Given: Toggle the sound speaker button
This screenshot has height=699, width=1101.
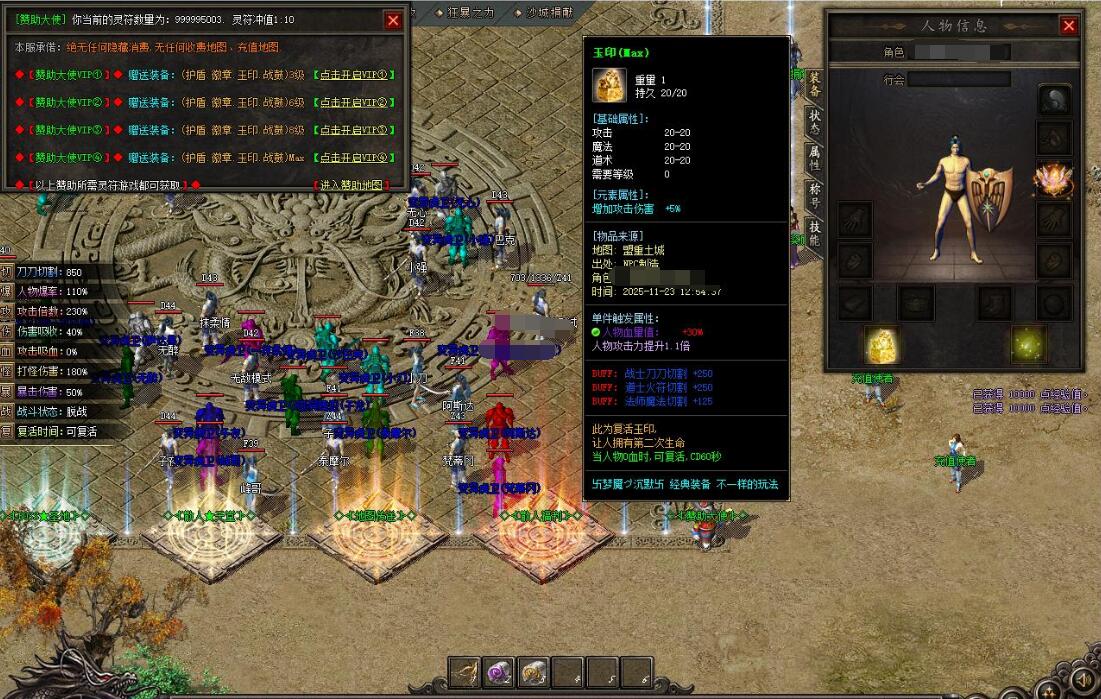Looking at the screenshot, I should tap(1082, 682).
